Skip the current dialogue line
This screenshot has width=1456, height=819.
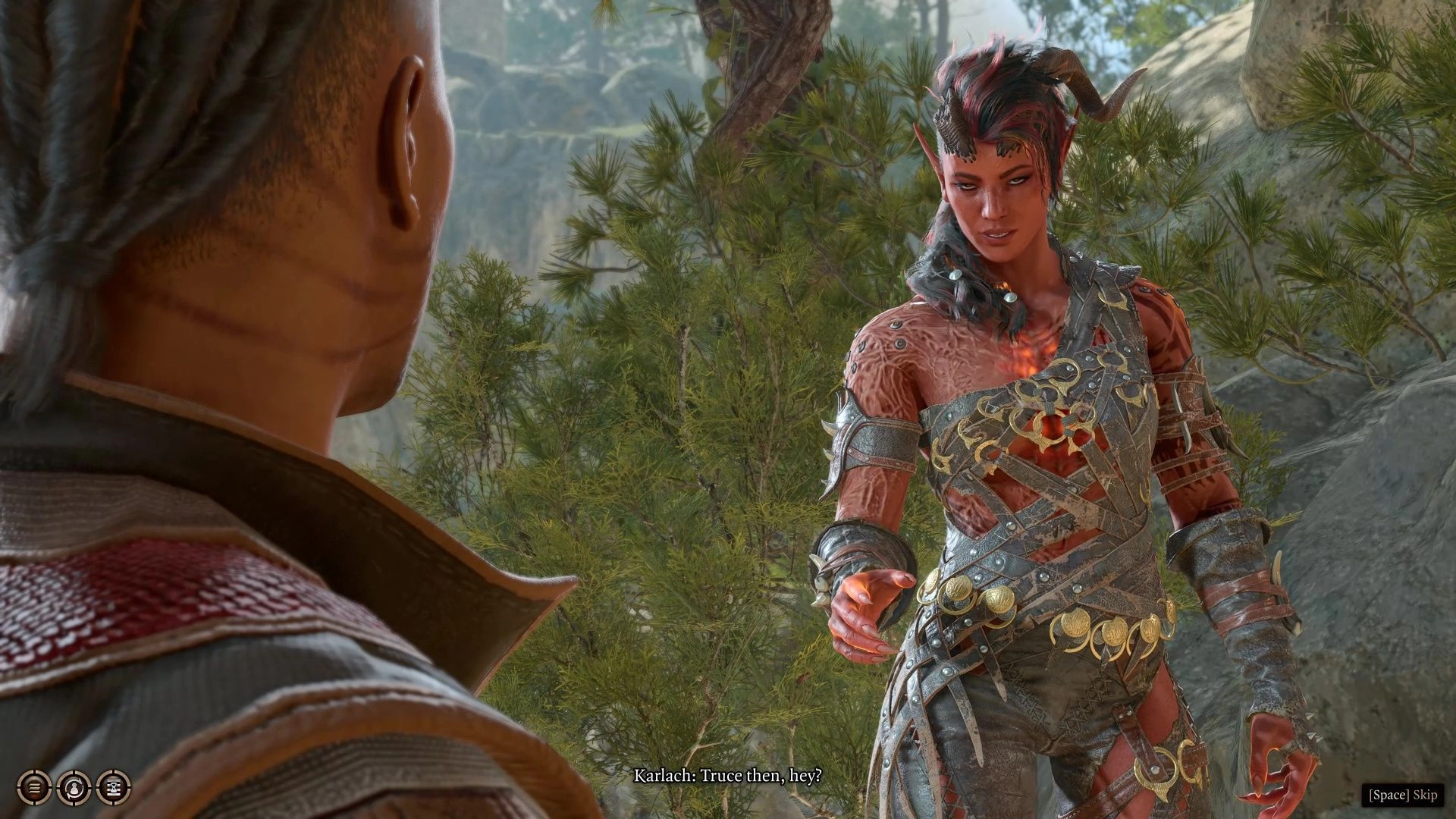tap(1402, 795)
